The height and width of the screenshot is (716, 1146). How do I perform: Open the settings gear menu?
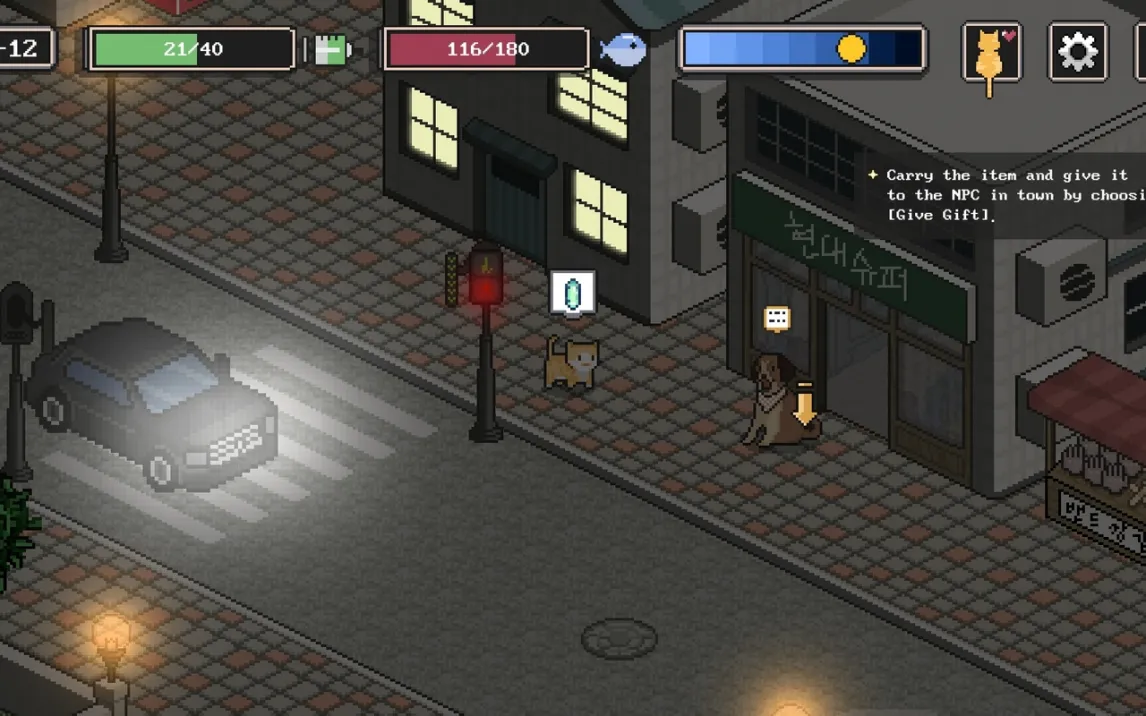point(1077,51)
